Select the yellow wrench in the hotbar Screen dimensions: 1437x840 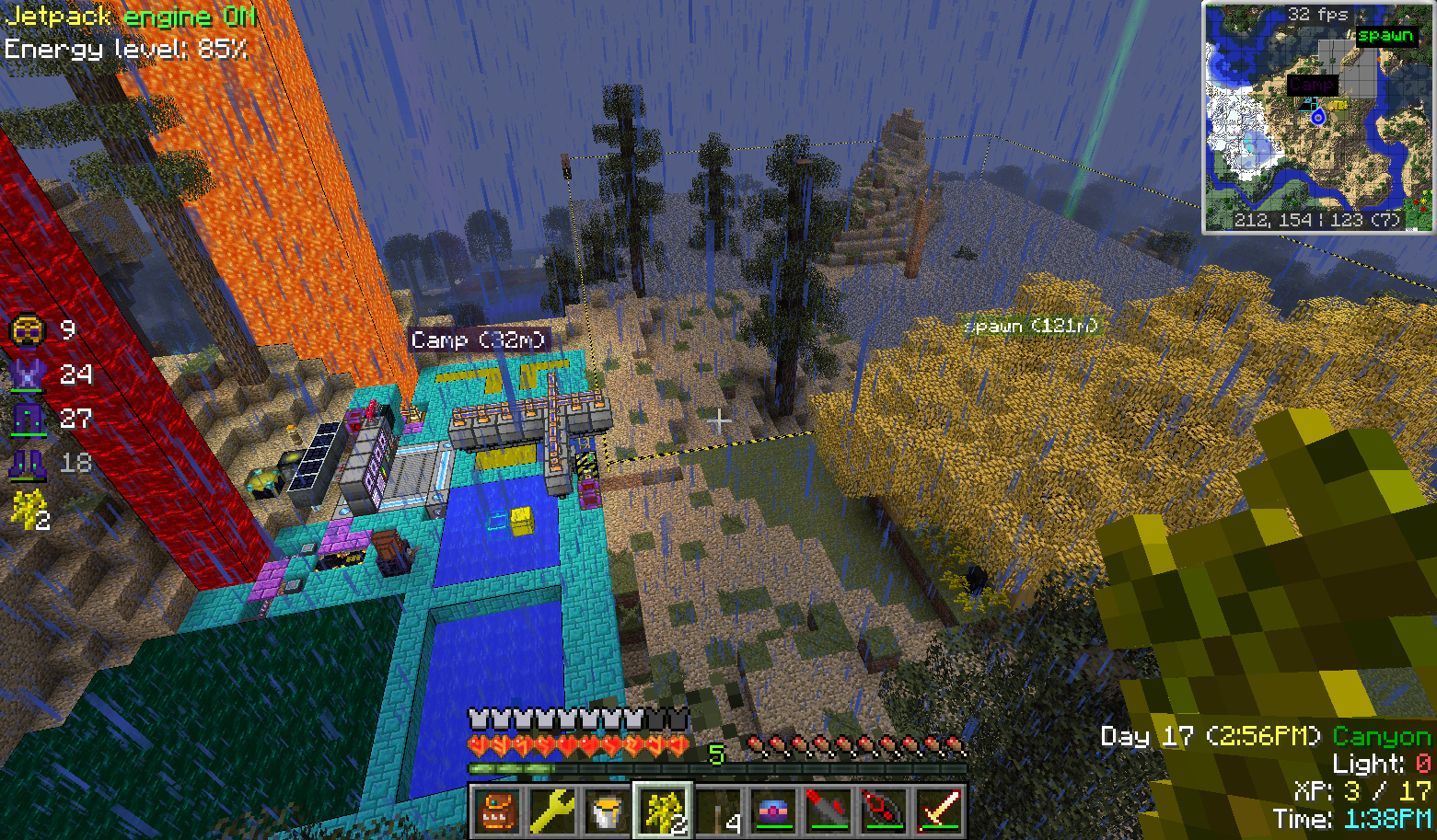click(551, 811)
